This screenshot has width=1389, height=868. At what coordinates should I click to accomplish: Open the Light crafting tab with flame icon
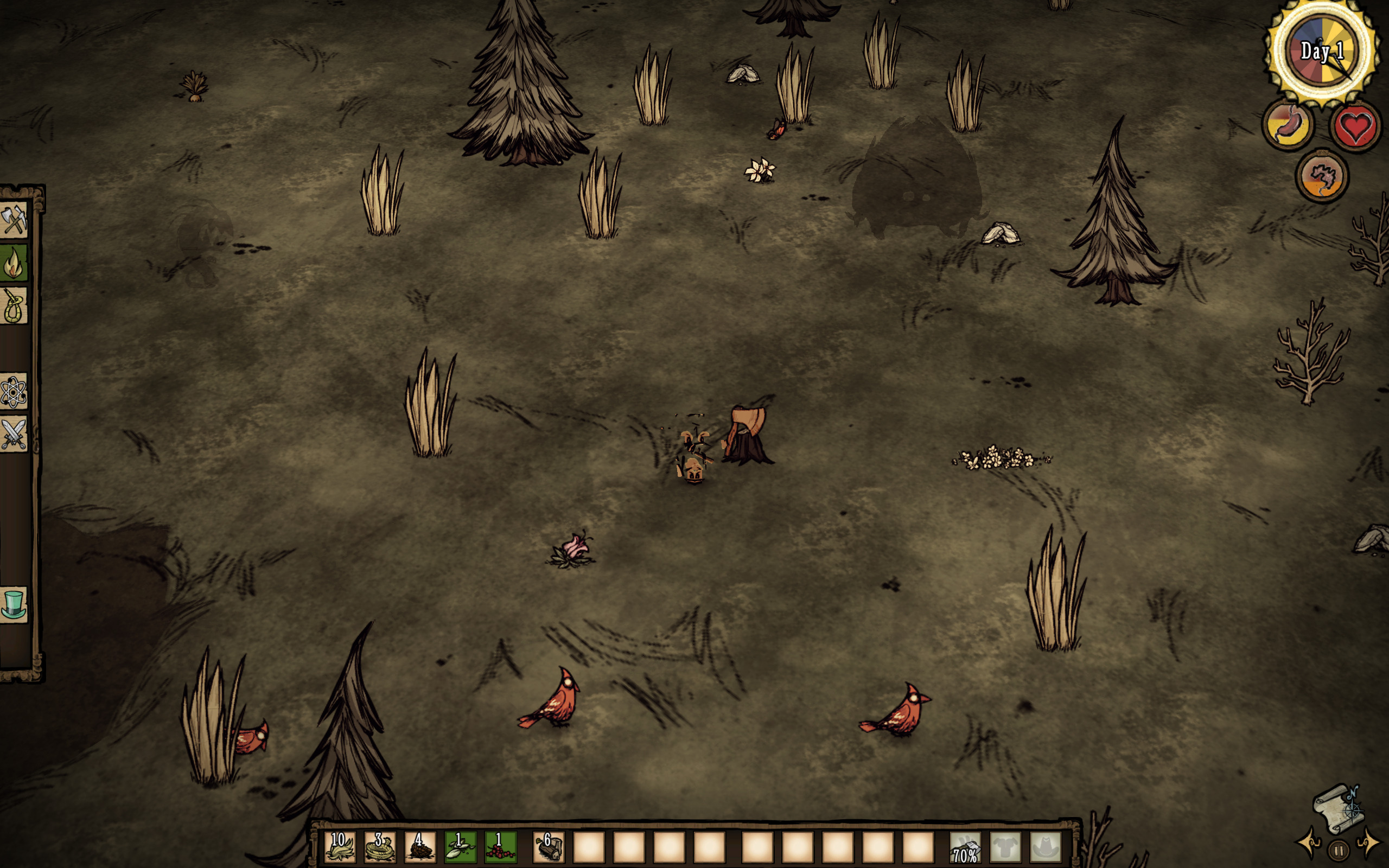(x=14, y=263)
